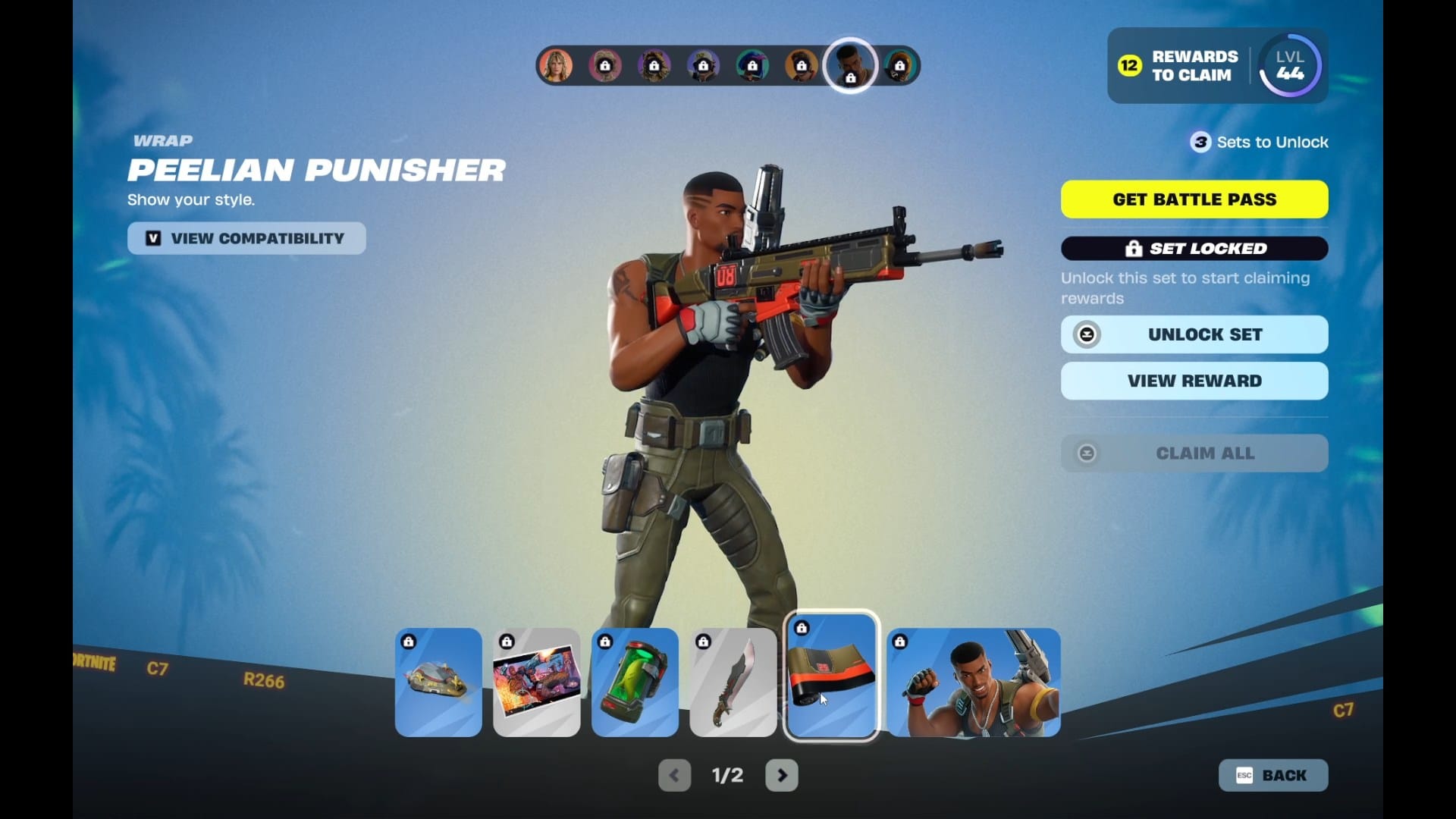Open the Rewards to Claim panel
Viewport: 1456px width, 819px height.
(1178, 66)
